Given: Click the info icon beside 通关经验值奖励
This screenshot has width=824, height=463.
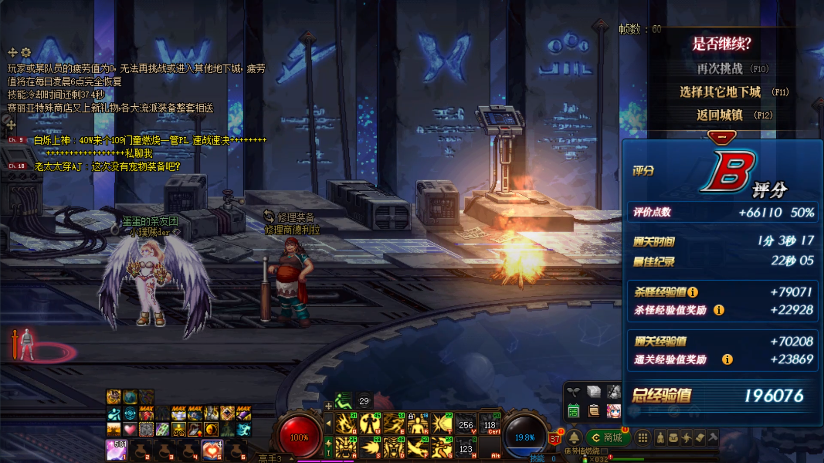Looking at the screenshot, I should [727, 359].
